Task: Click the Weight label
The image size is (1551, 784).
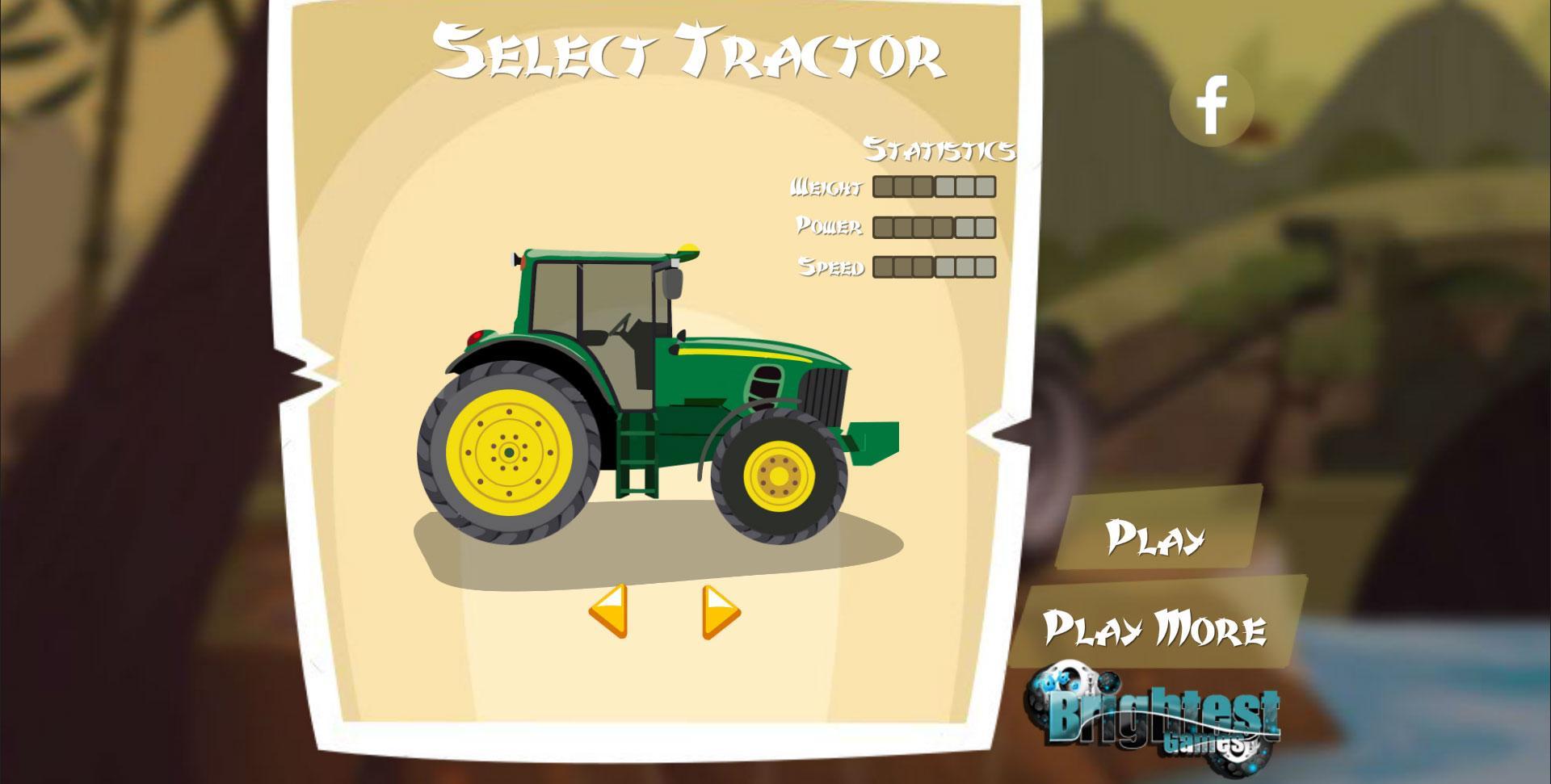Action: click(826, 187)
